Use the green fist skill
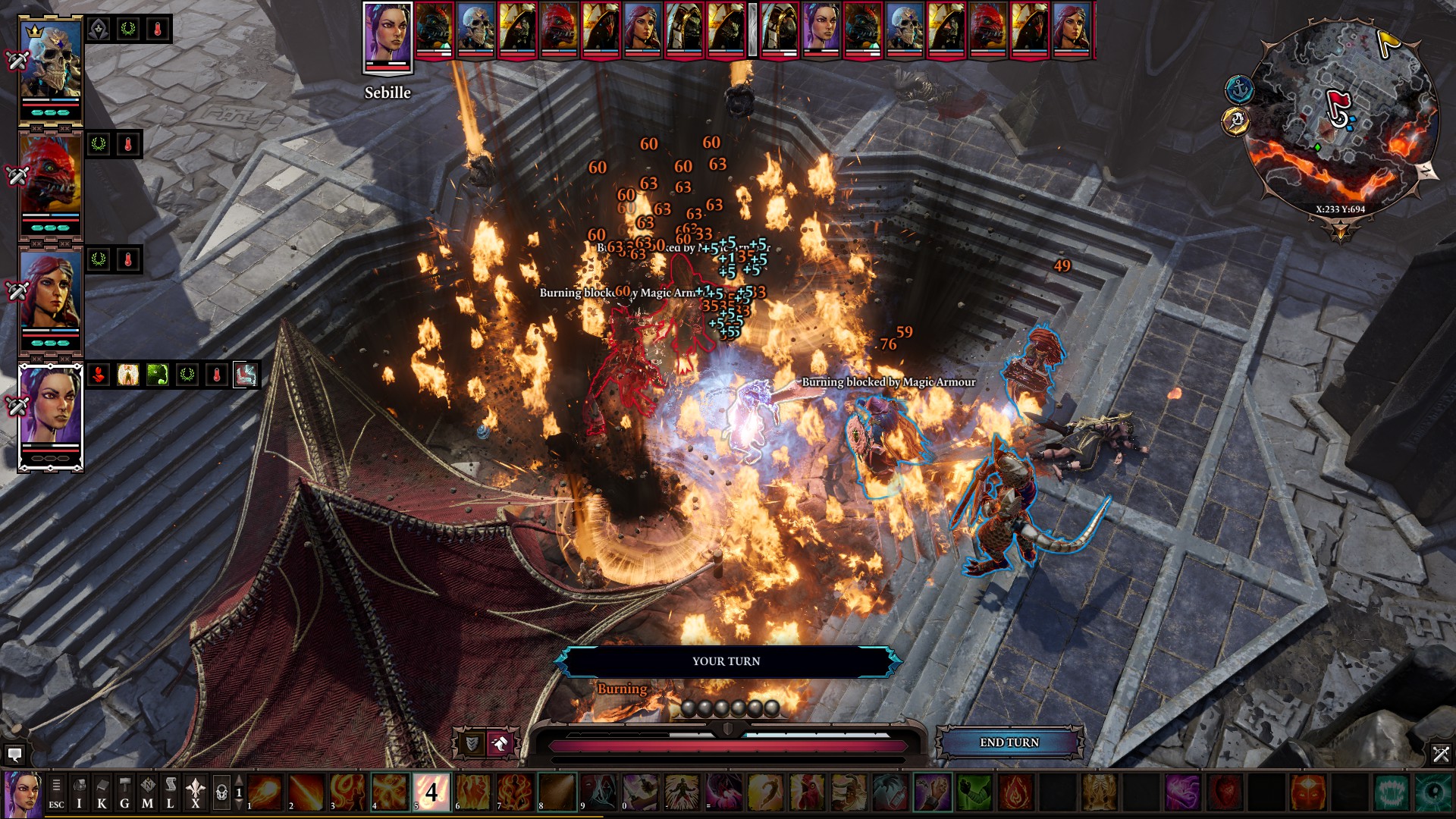Viewport: 1456px width, 819px height. pyautogui.click(x=974, y=792)
